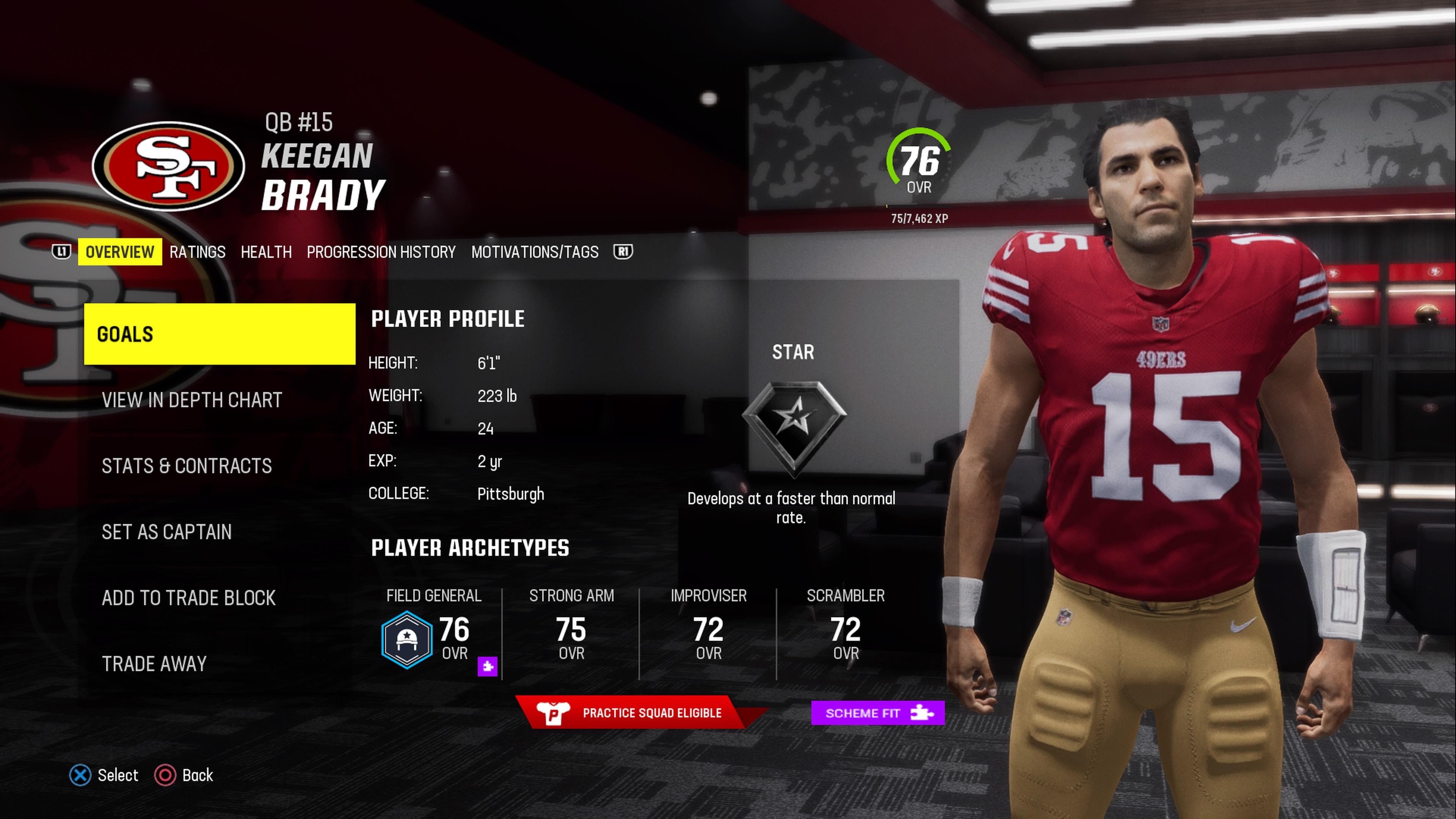Click the circle Back button icon
Screen dimensions: 1456x819
165,775
